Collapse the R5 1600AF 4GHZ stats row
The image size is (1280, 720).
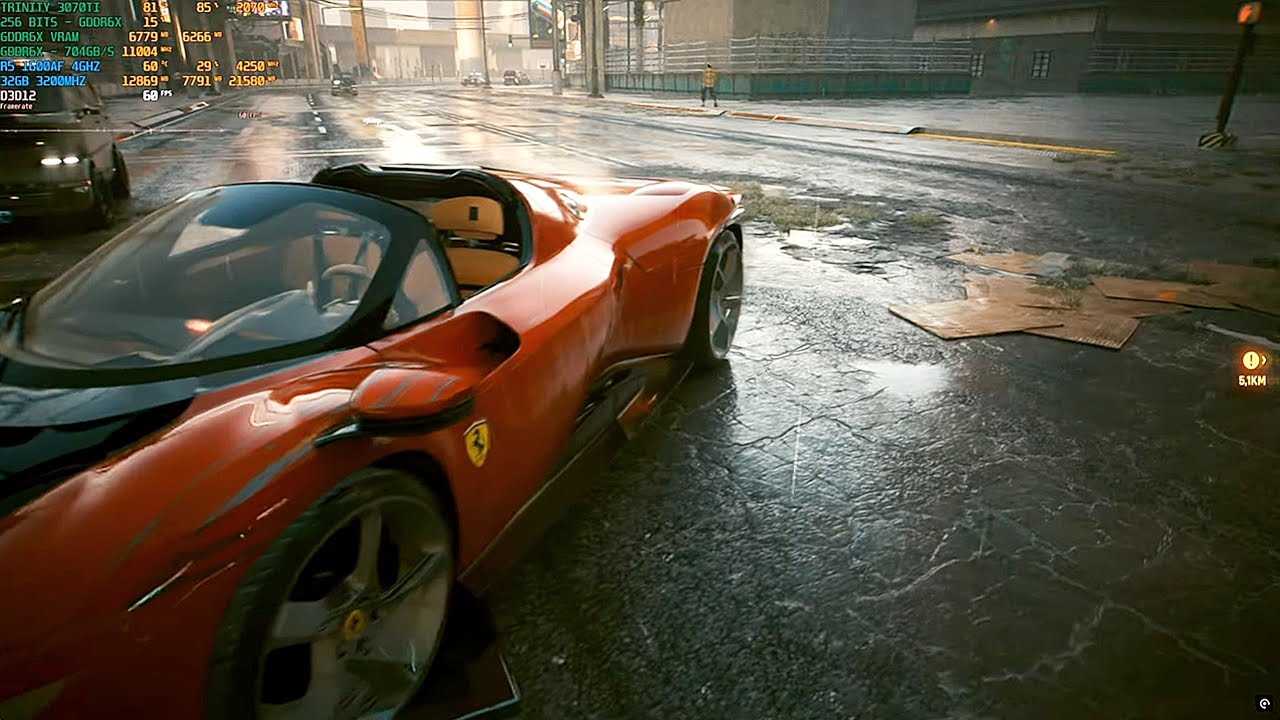click(x=49, y=64)
